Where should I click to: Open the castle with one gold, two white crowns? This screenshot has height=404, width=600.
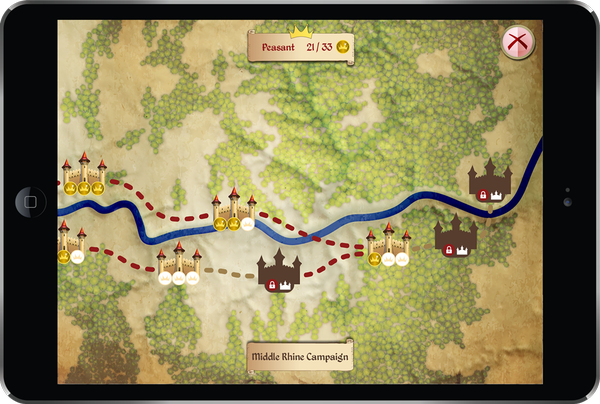coord(388,245)
